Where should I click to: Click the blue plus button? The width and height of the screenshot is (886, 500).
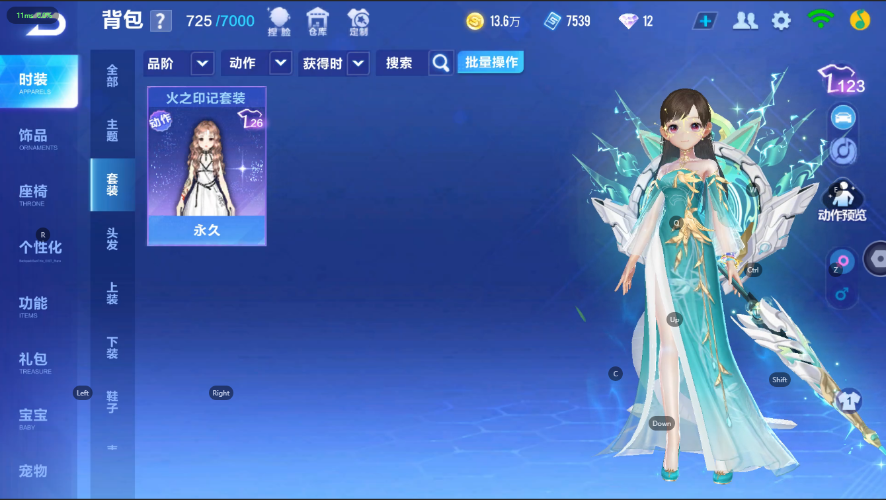pos(706,21)
